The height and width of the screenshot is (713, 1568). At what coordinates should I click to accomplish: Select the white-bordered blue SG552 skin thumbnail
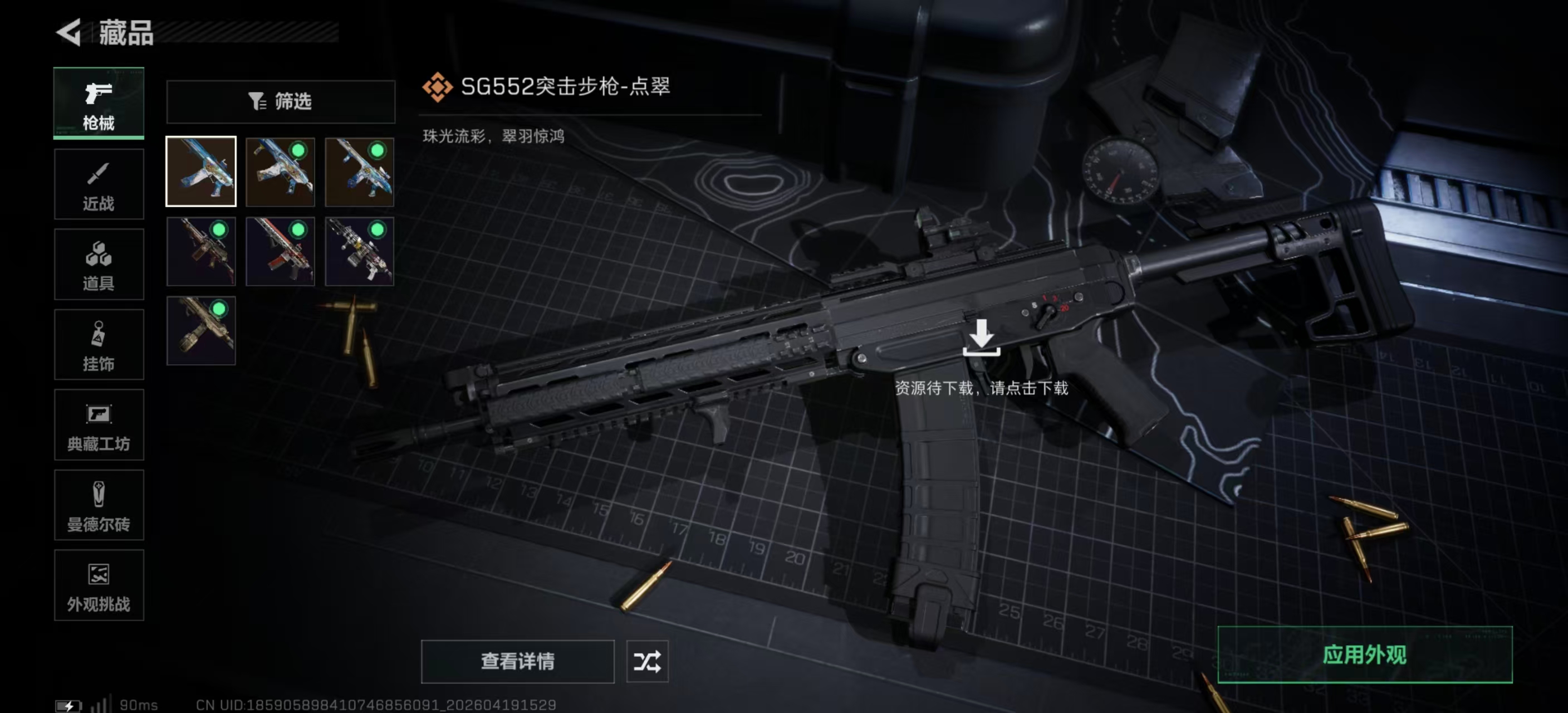tap(201, 172)
